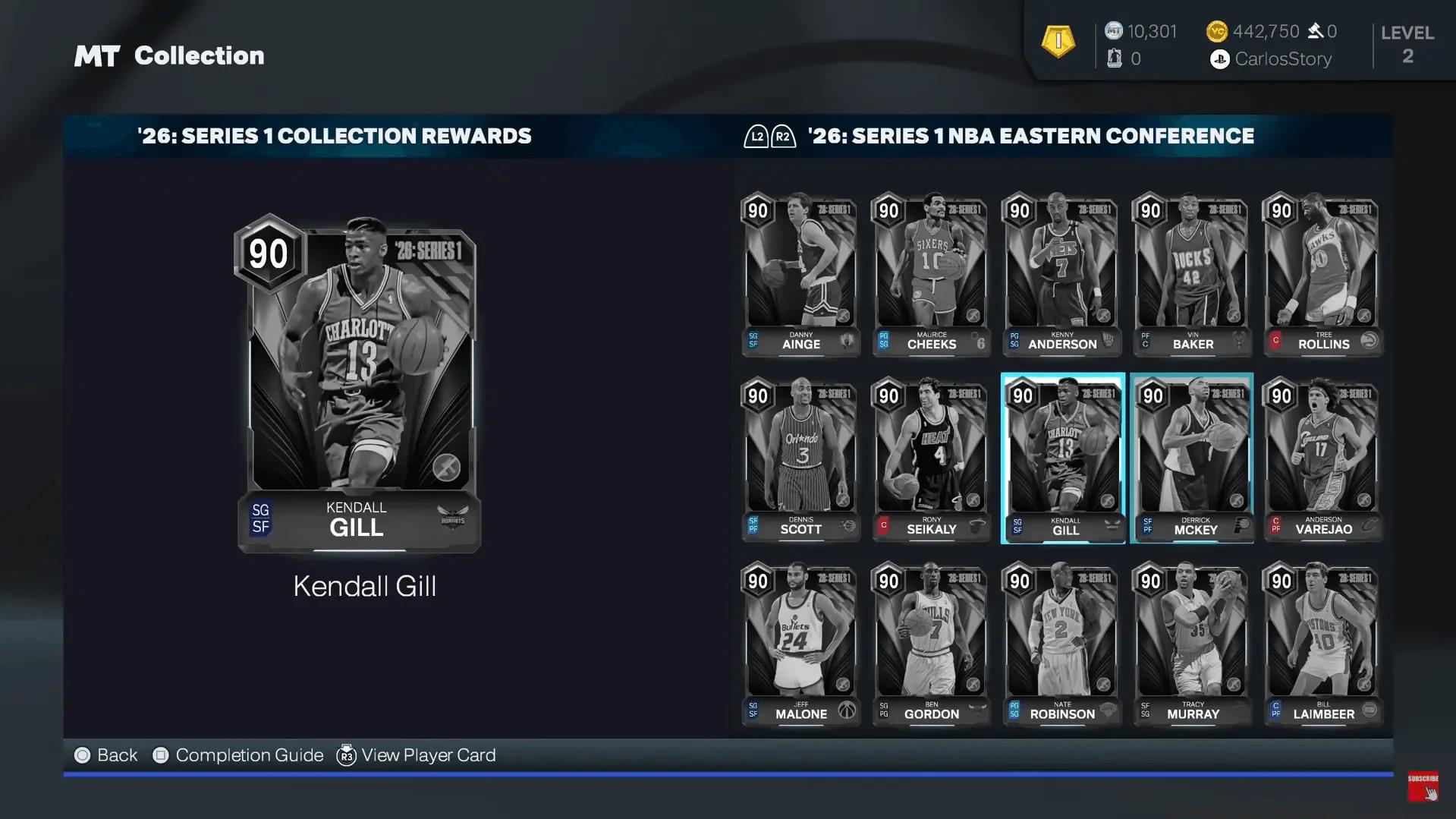The height and width of the screenshot is (819, 1456).
Task: Click the red Subscribe overlay button
Action: coord(1423,786)
